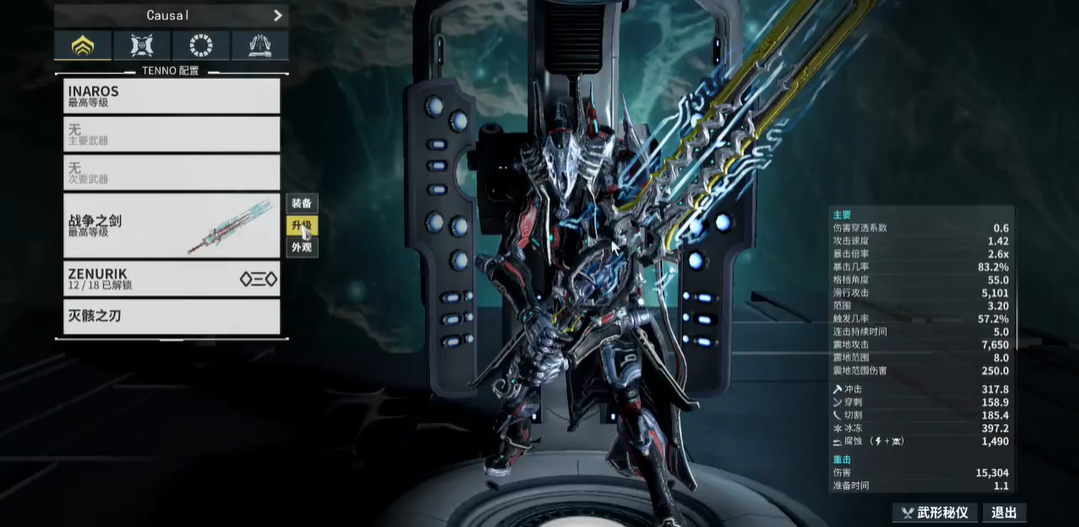Open the 武形秘仪 button
This screenshot has width=1079, height=527.
click(x=934, y=513)
